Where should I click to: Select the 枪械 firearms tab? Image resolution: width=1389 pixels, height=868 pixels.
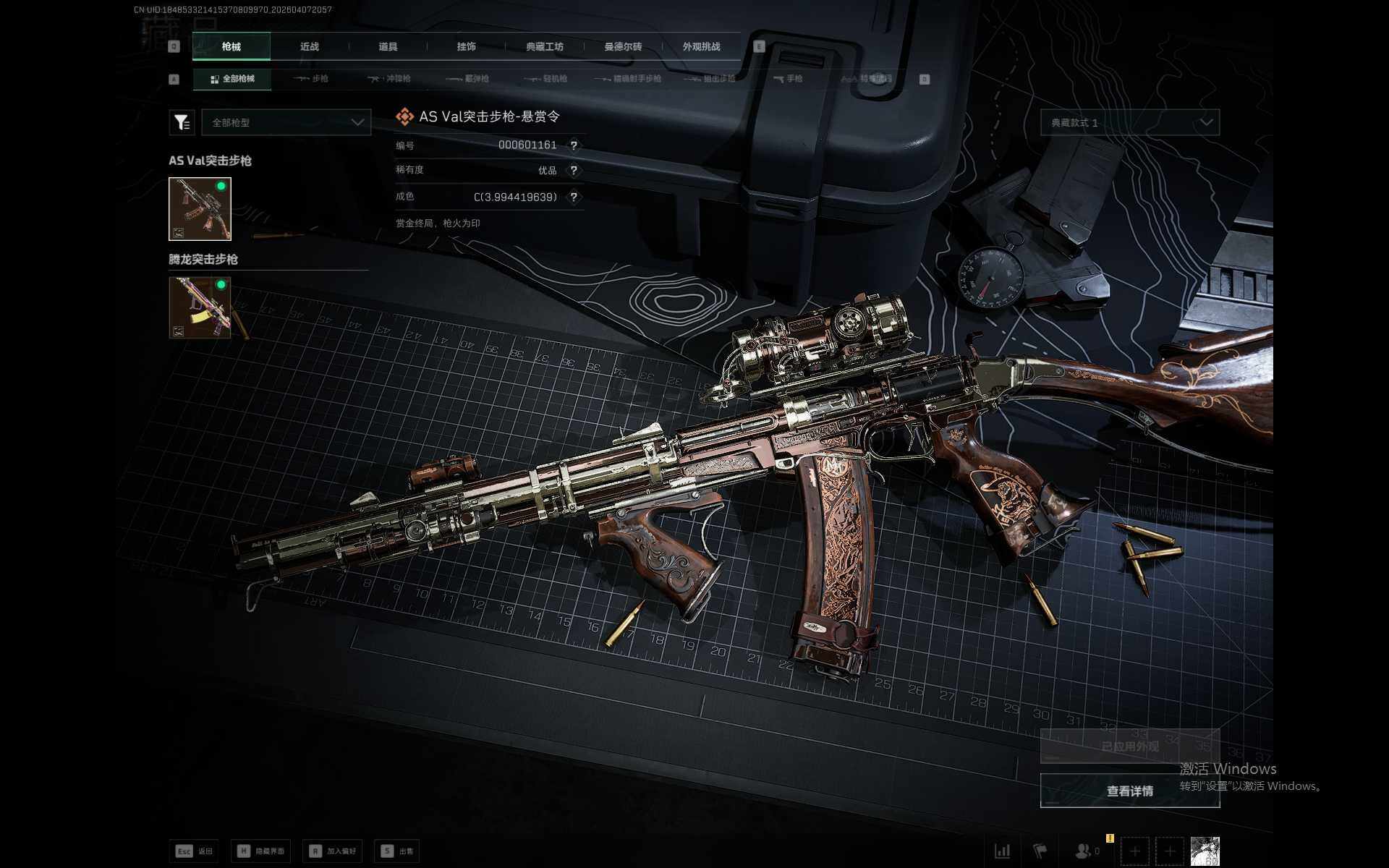tap(231, 46)
